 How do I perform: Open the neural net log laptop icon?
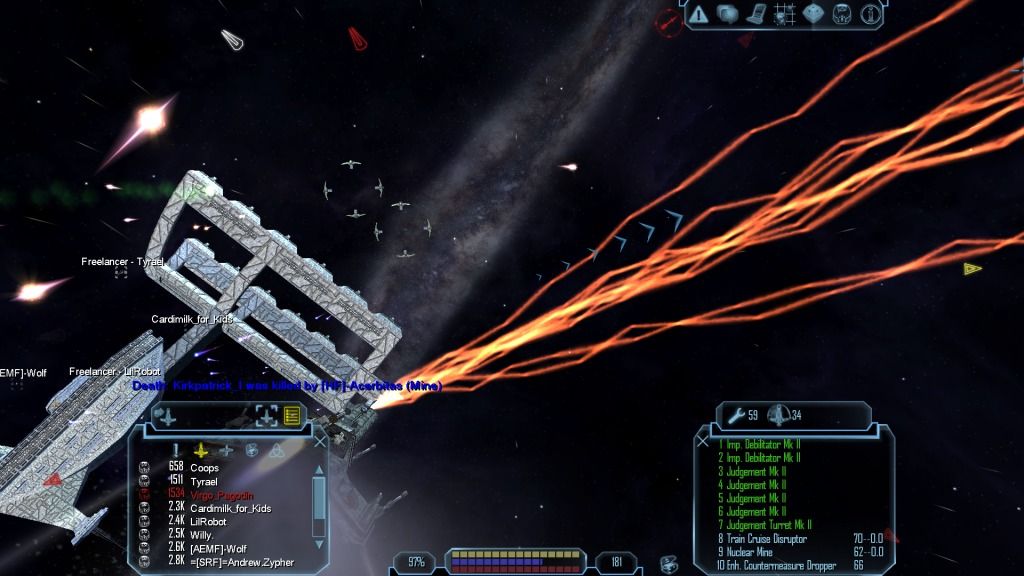pos(755,15)
